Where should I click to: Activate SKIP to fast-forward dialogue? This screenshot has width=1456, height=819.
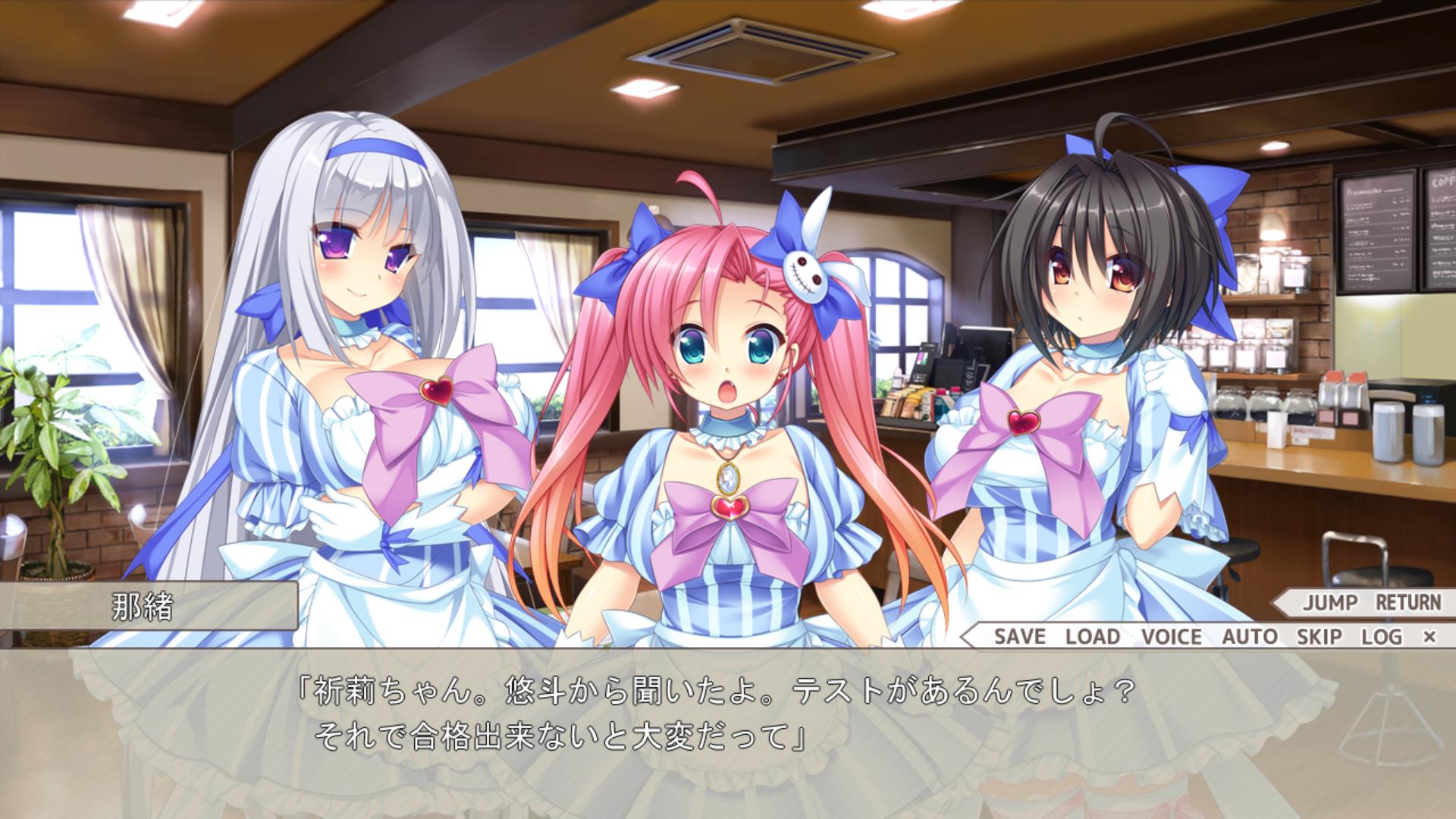point(1319,636)
